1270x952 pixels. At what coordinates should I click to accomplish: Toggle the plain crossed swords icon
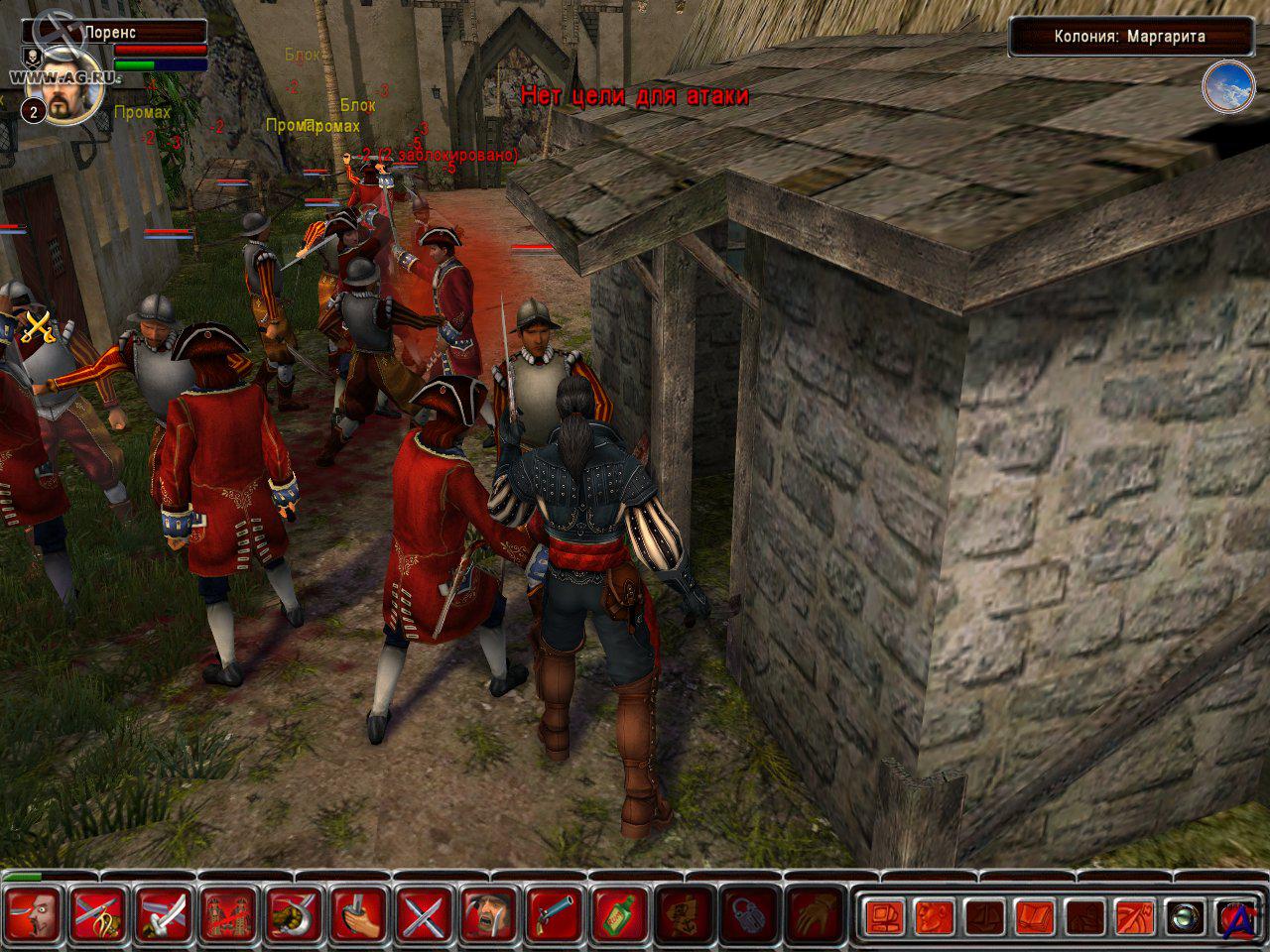(426, 913)
